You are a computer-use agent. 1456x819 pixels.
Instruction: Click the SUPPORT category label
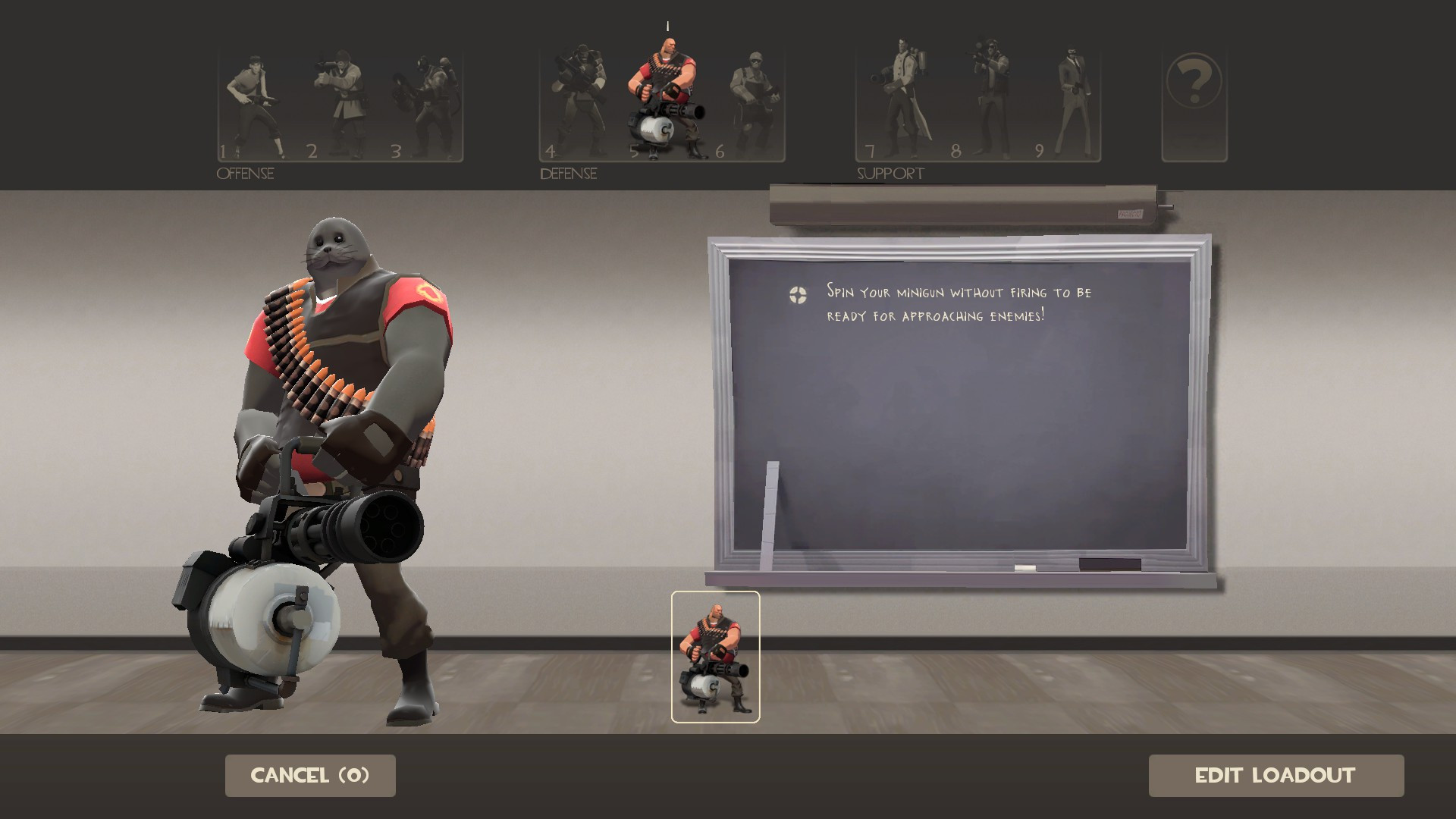click(x=890, y=173)
